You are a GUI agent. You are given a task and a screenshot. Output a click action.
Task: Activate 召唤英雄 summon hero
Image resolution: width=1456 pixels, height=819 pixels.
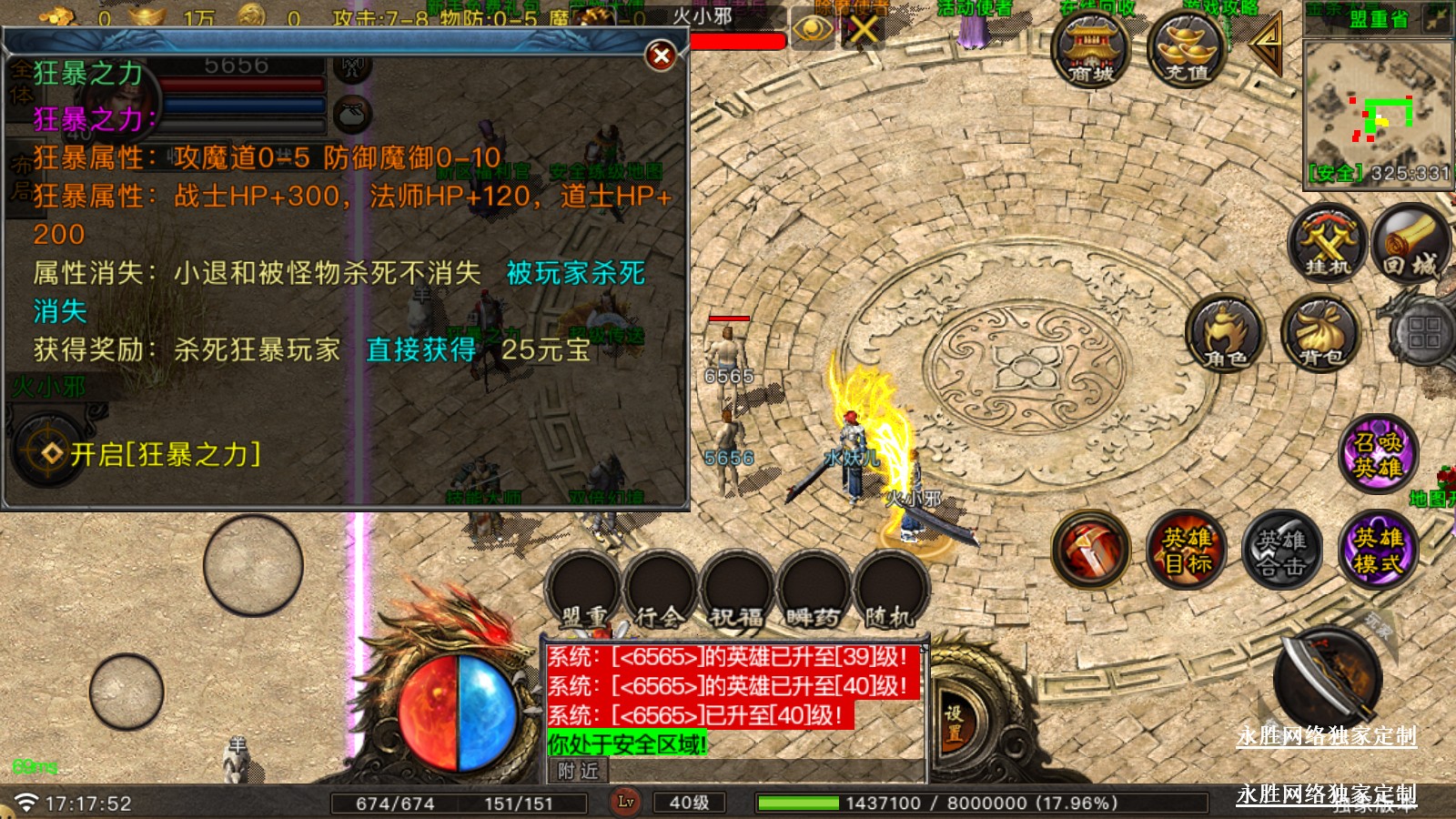click(x=1378, y=454)
